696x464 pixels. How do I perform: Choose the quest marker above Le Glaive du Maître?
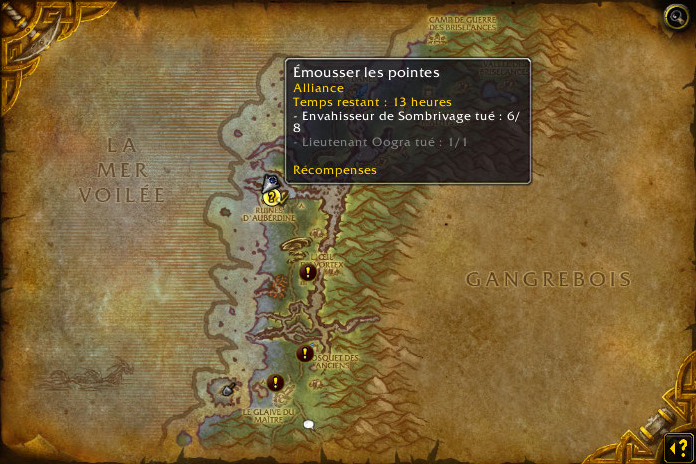(276, 382)
